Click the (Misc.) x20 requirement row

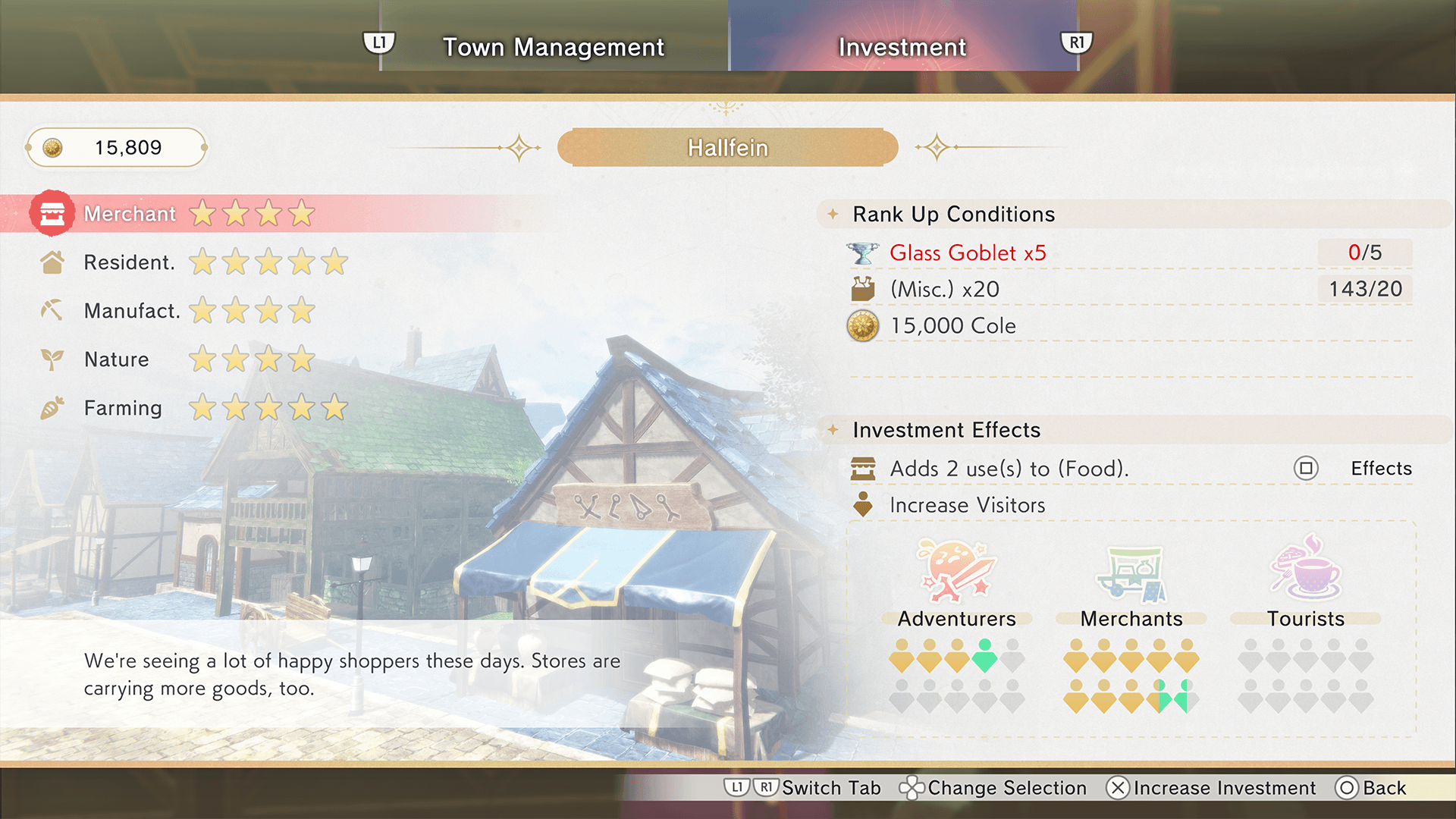click(945, 289)
